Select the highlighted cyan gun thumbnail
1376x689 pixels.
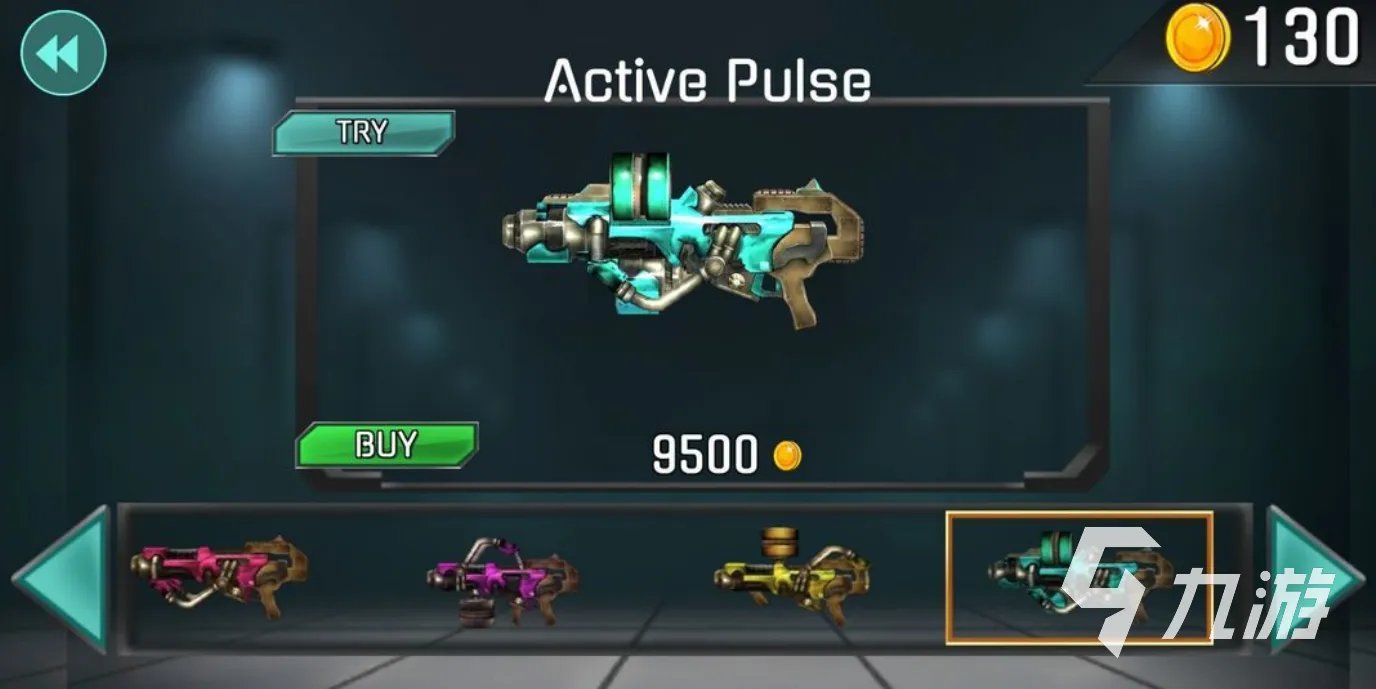tap(1078, 577)
